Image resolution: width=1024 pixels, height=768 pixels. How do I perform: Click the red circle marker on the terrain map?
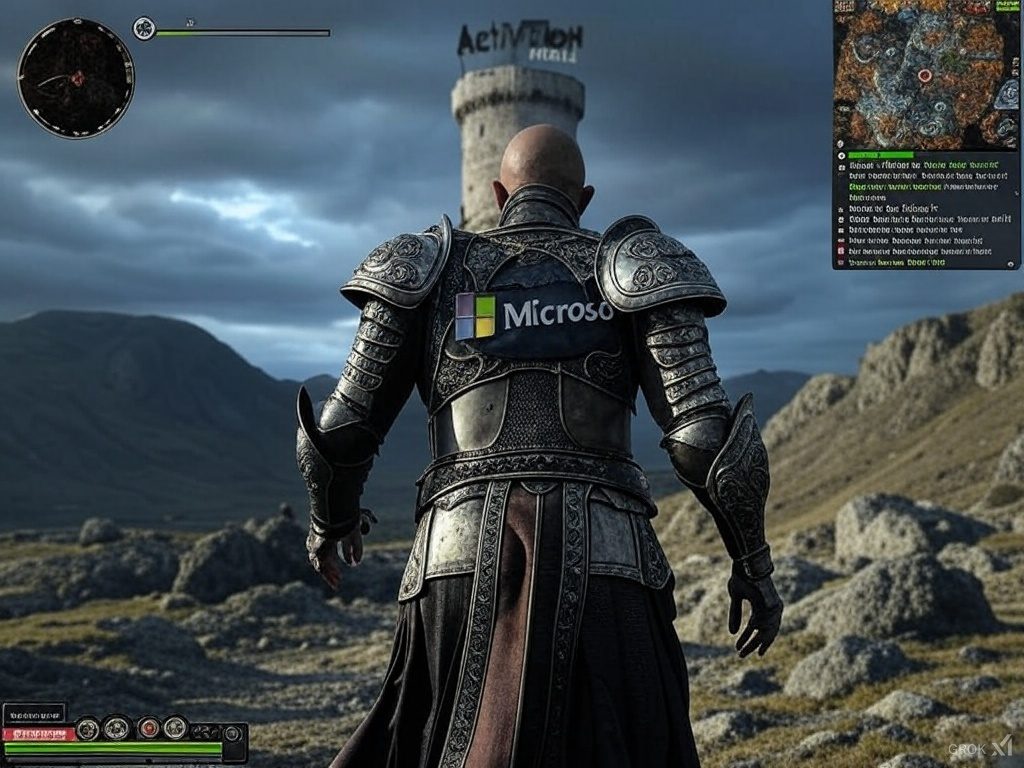click(925, 75)
